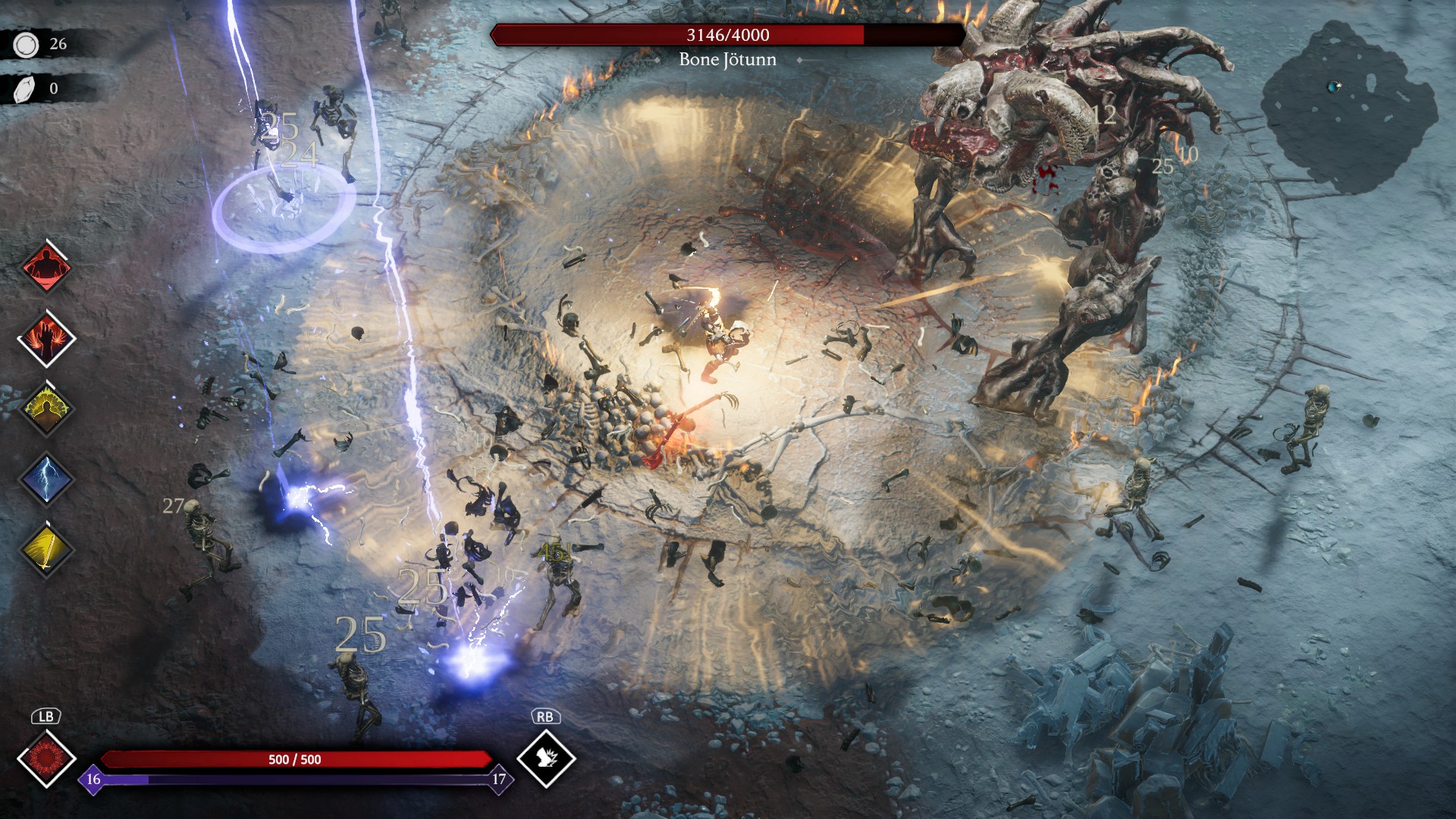Screen dimensions: 1456x819
Task: Click the Bone Jötunn boss name text
Action: [x=727, y=60]
